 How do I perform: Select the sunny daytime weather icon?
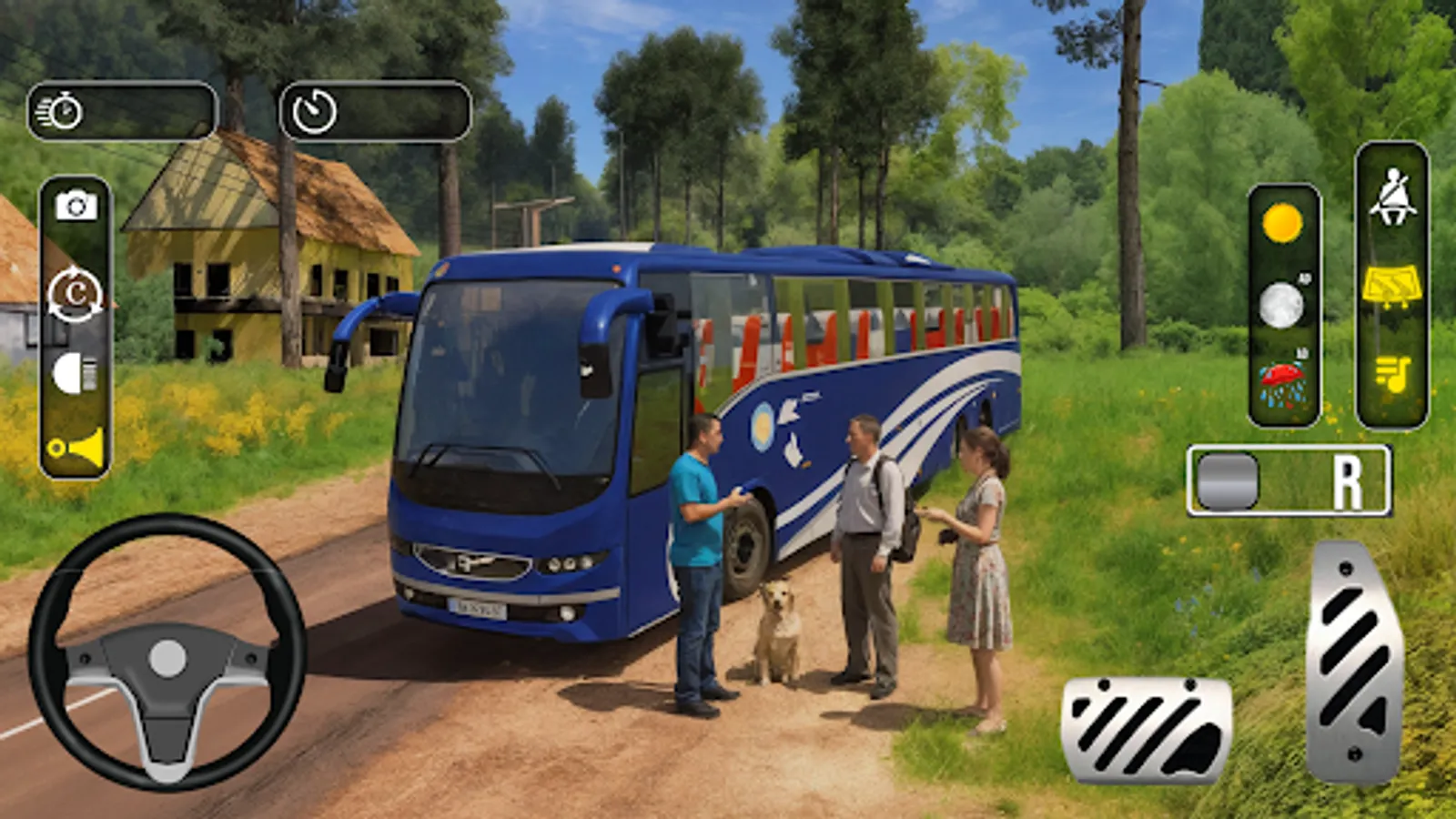(x=1283, y=221)
